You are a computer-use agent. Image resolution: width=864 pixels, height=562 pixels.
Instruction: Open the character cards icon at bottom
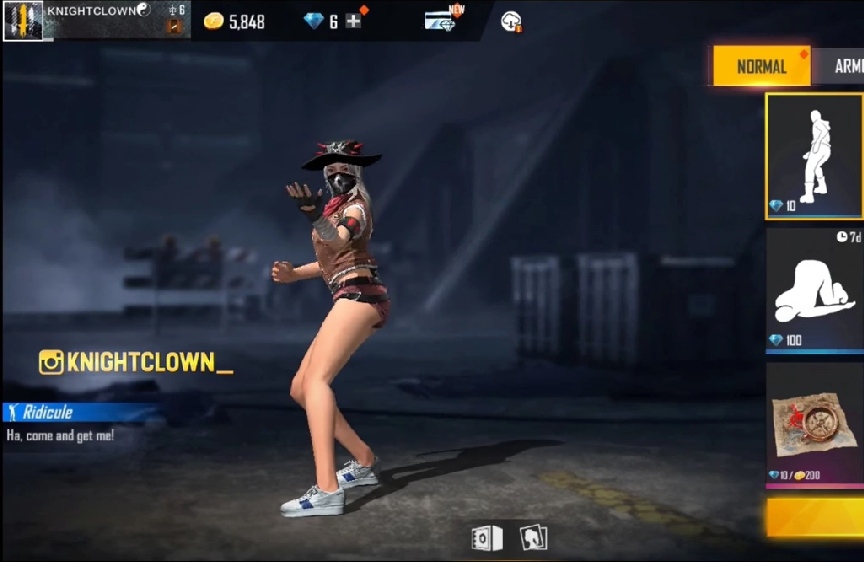click(533, 538)
